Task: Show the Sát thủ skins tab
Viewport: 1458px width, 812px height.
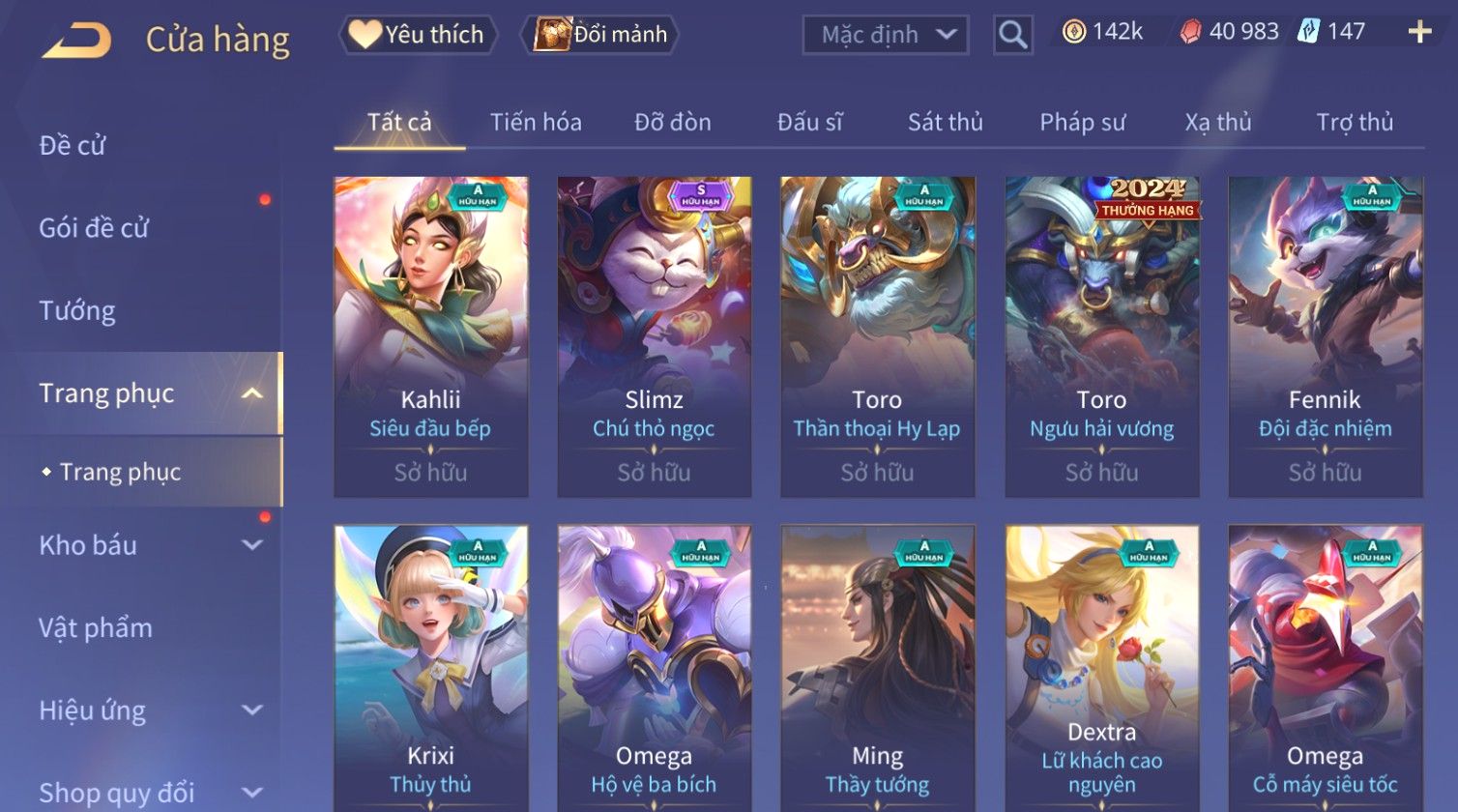Action: click(945, 123)
